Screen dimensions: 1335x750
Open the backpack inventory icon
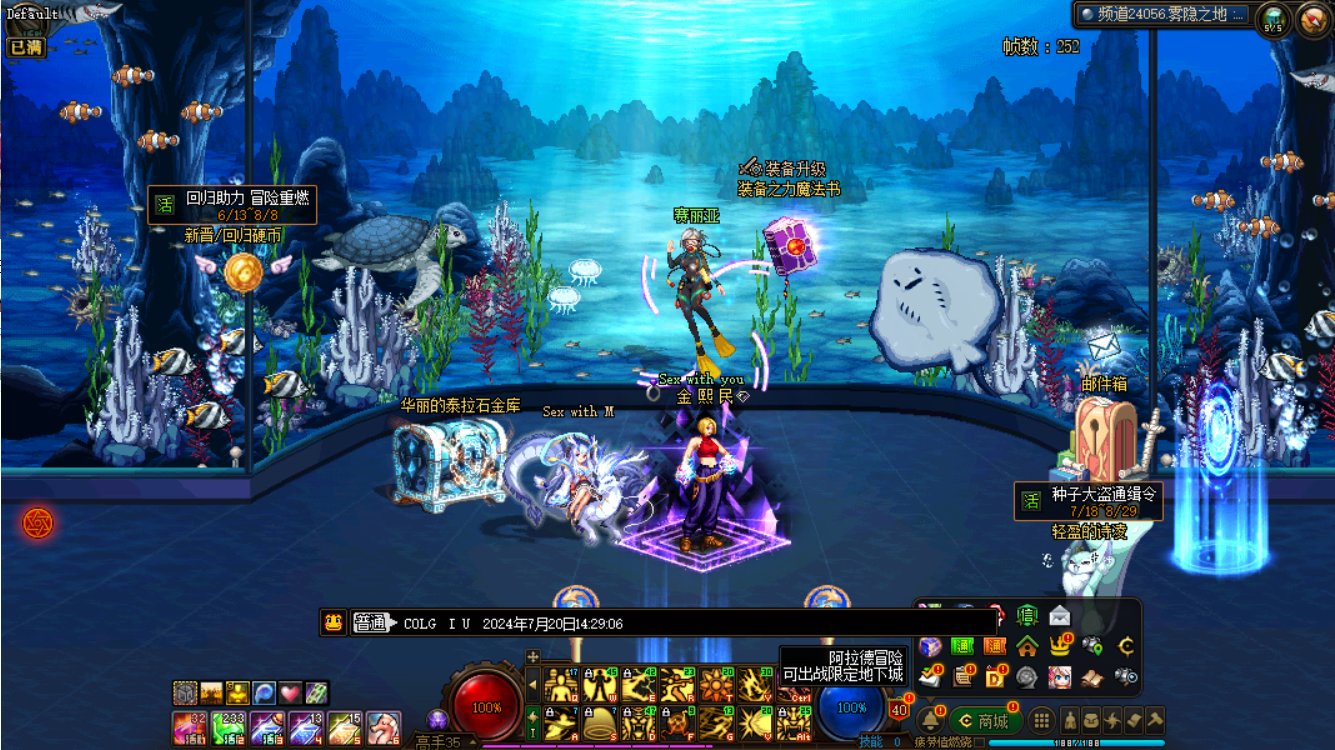click(1092, 721)
